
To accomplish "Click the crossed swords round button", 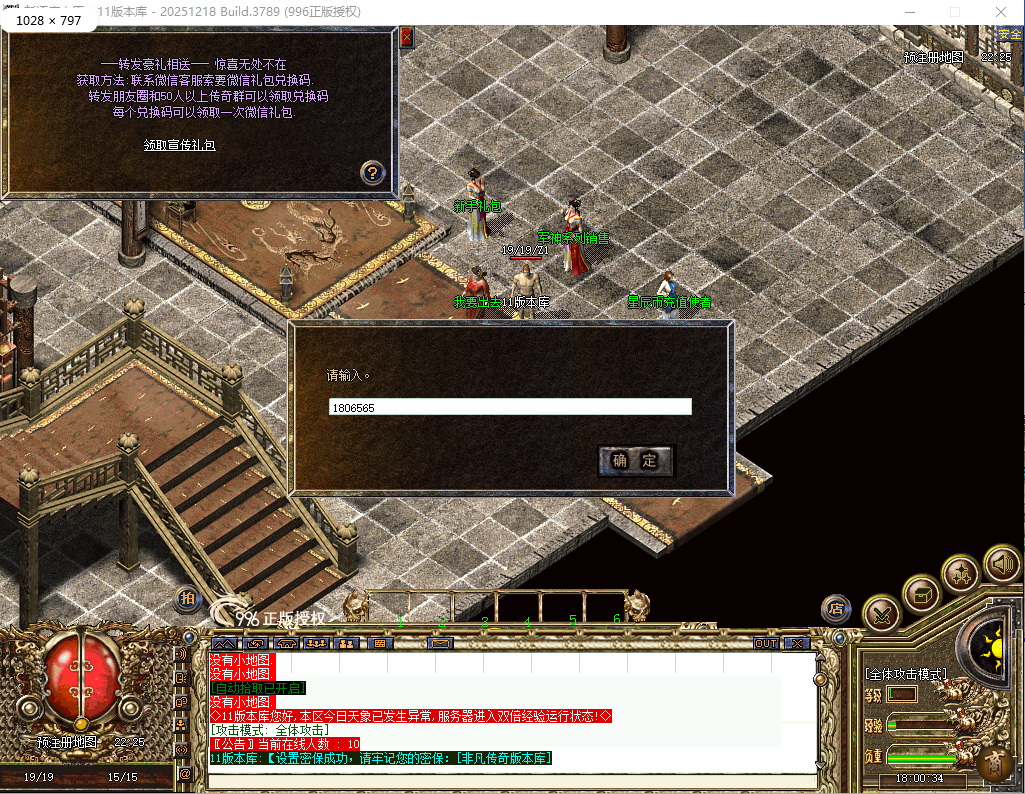I will click(x=881, y=614).
